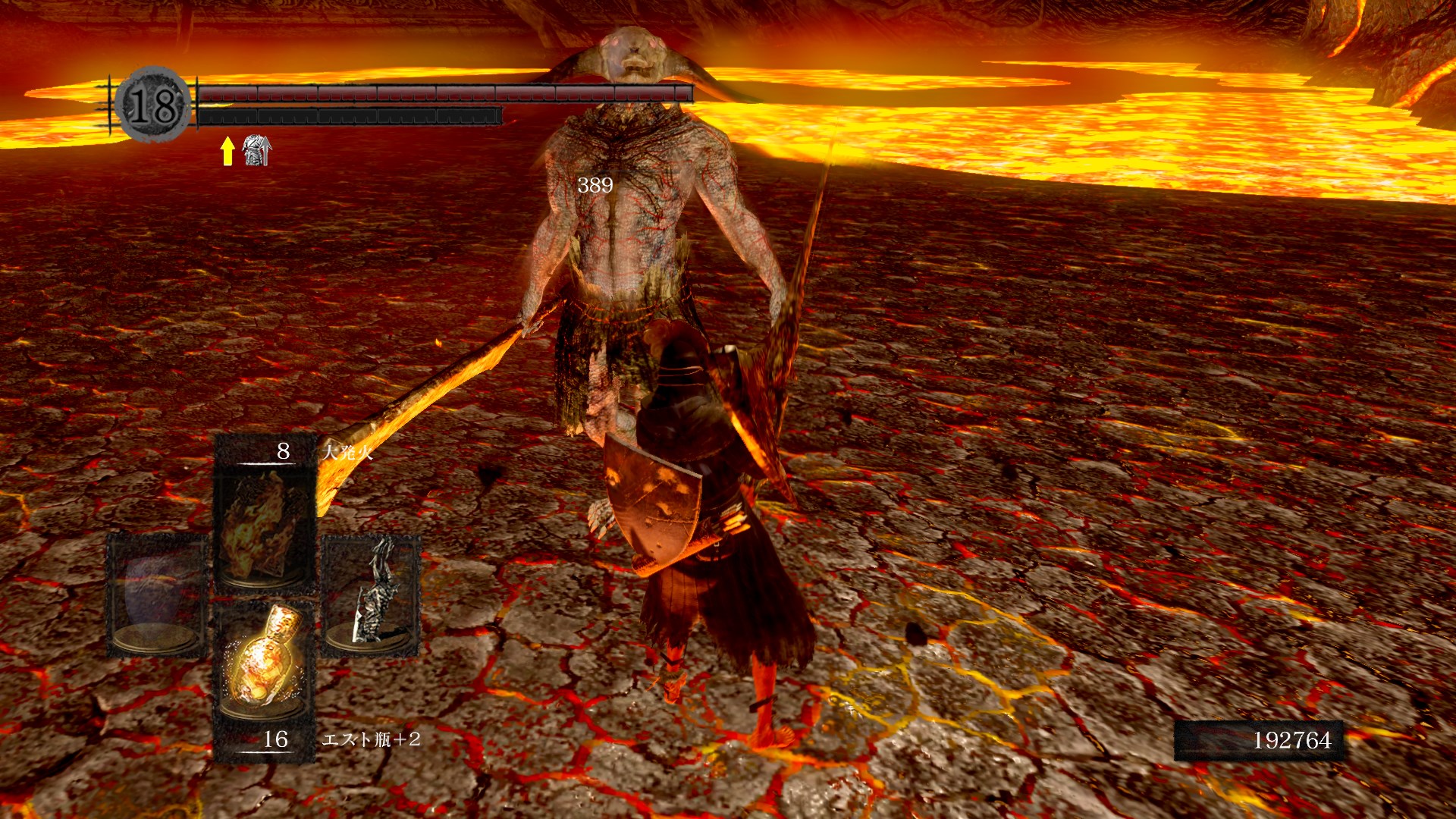Select the right-hand clawed weapon slot

click(x=372, y=594)
